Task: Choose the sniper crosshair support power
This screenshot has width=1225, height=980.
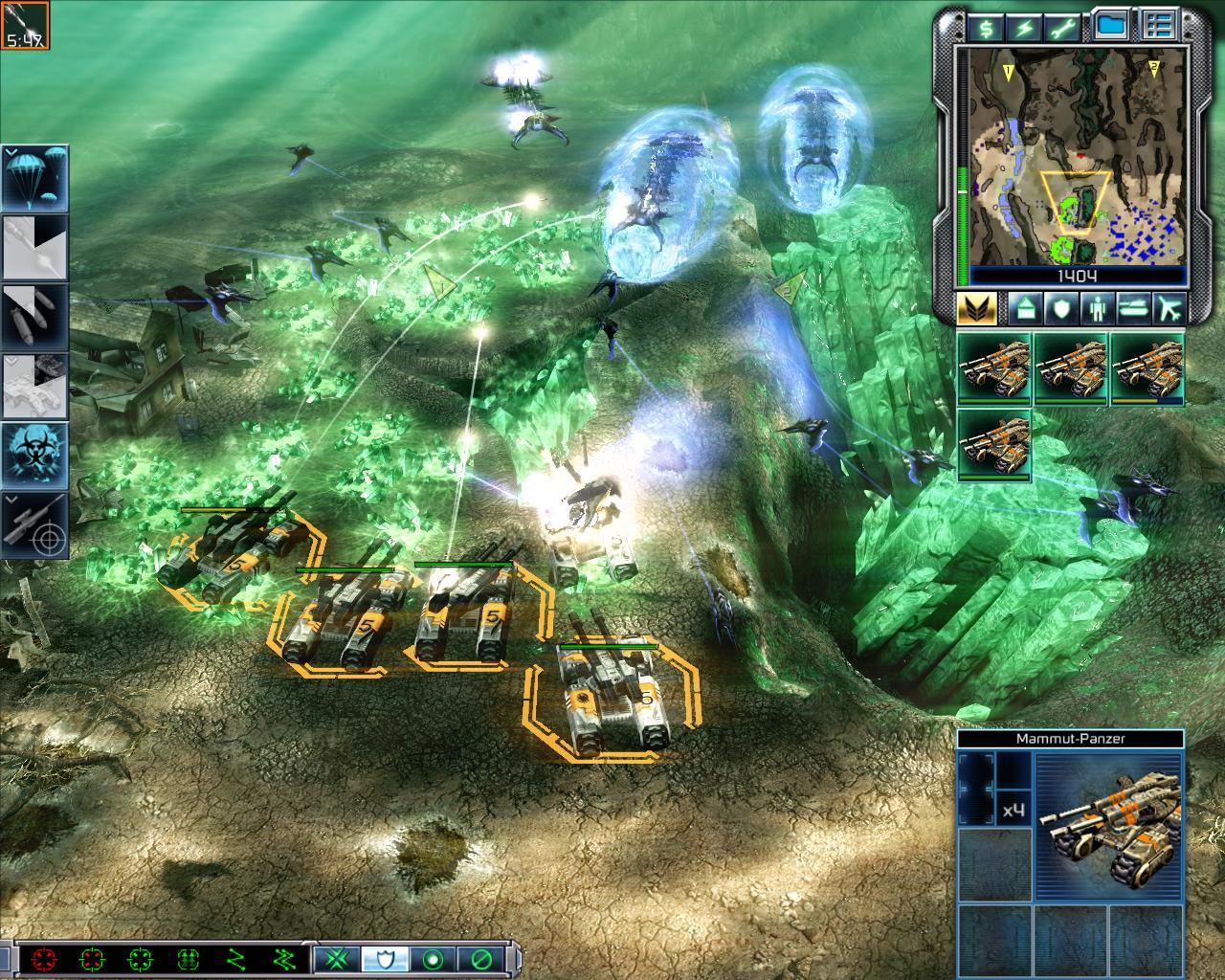Action: (x=34, y=523)
